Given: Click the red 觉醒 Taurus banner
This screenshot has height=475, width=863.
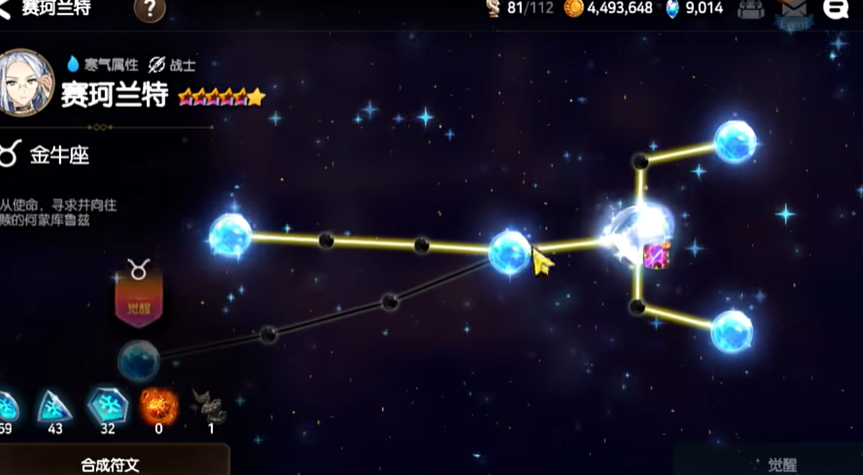Looking at the screenshot, I should (x=139, y=295).
